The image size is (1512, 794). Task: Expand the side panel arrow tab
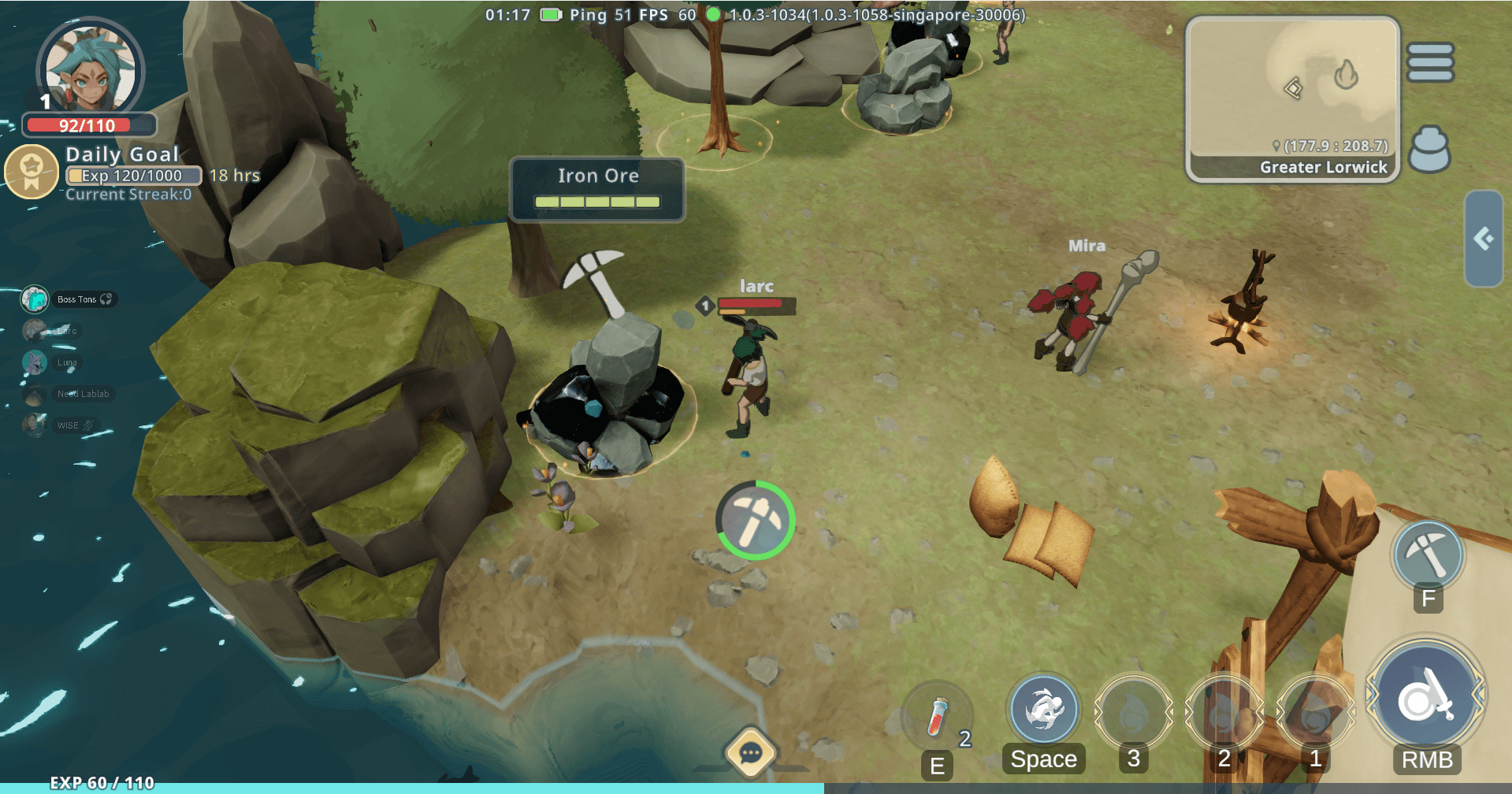[1484, 239]
